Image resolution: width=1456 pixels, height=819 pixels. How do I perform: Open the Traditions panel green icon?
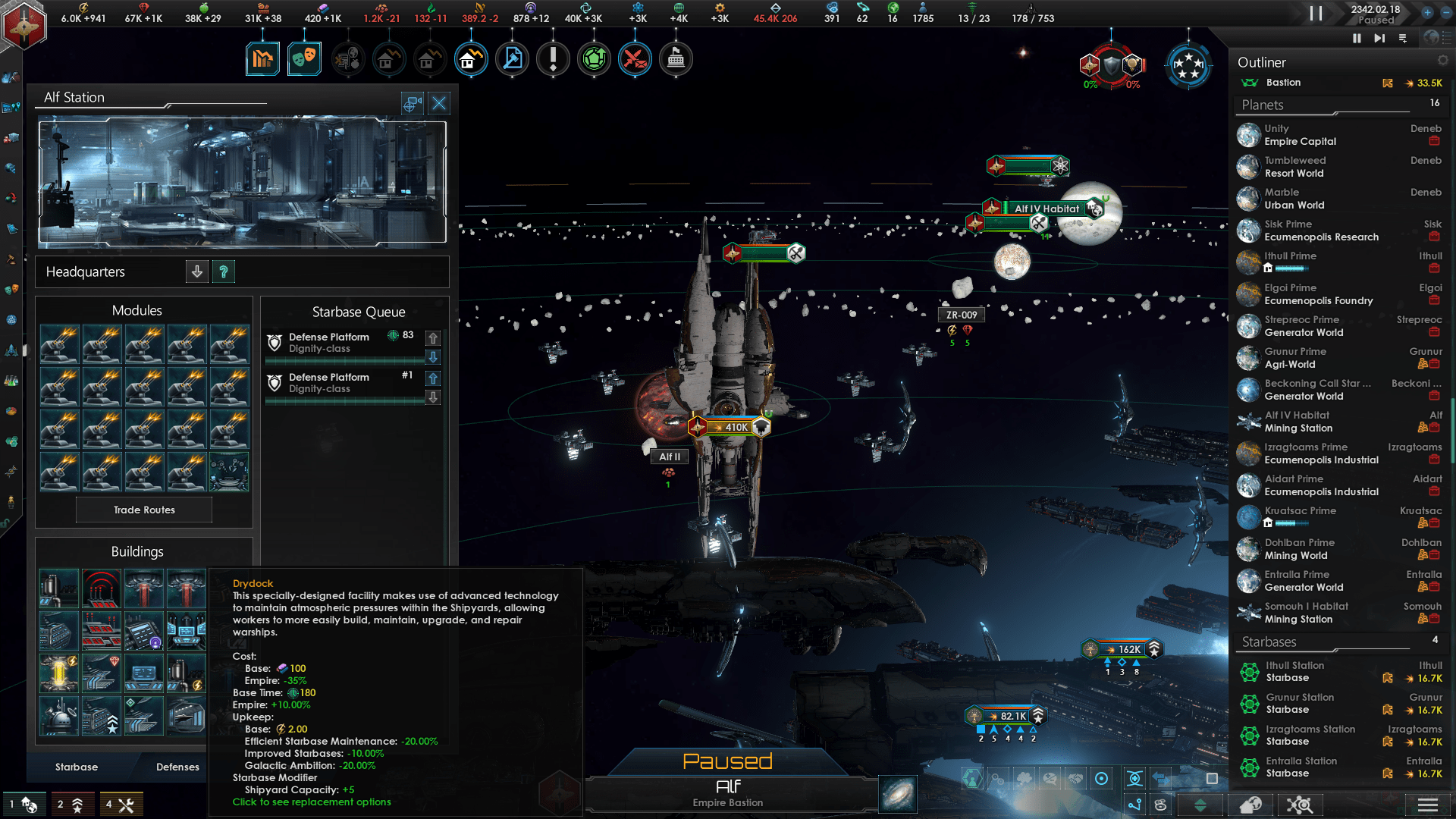pyautogui.click(x=595, y=58)
